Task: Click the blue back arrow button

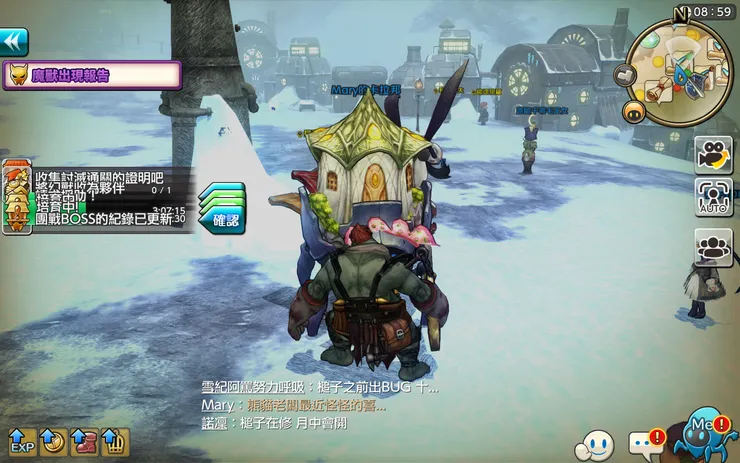Action: [x=14, y=41]
